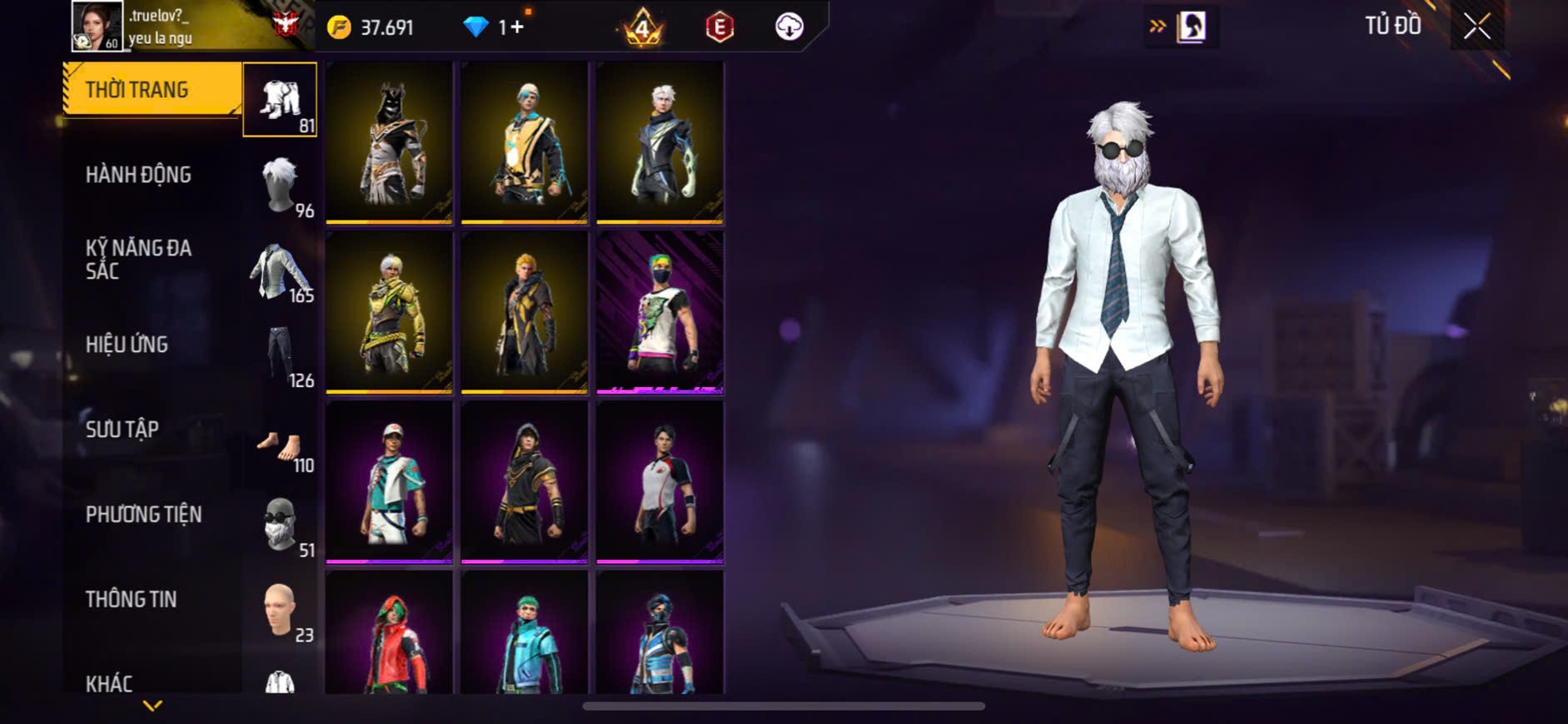Select the red hooded jacket outfit
The height and width of the screenshot is (724, 1568).
click(389, 634)
